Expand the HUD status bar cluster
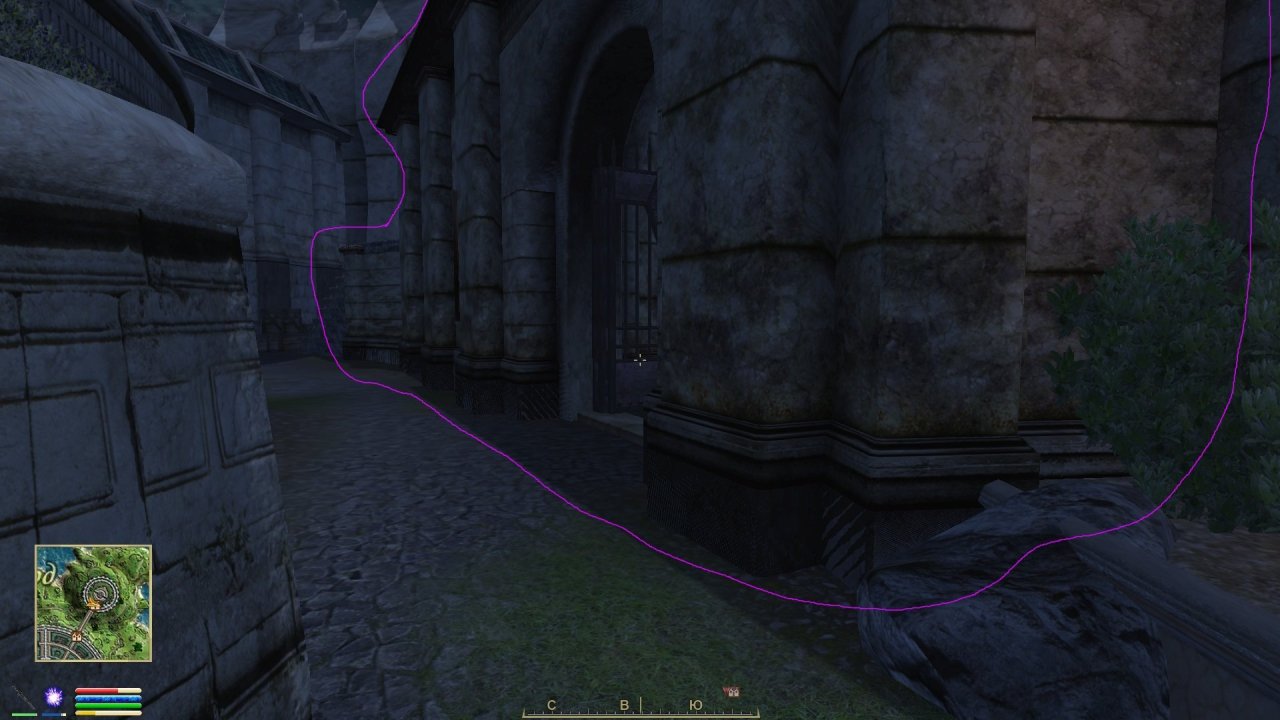Viewport: 1280px width, 720px height. coord(110,700)
